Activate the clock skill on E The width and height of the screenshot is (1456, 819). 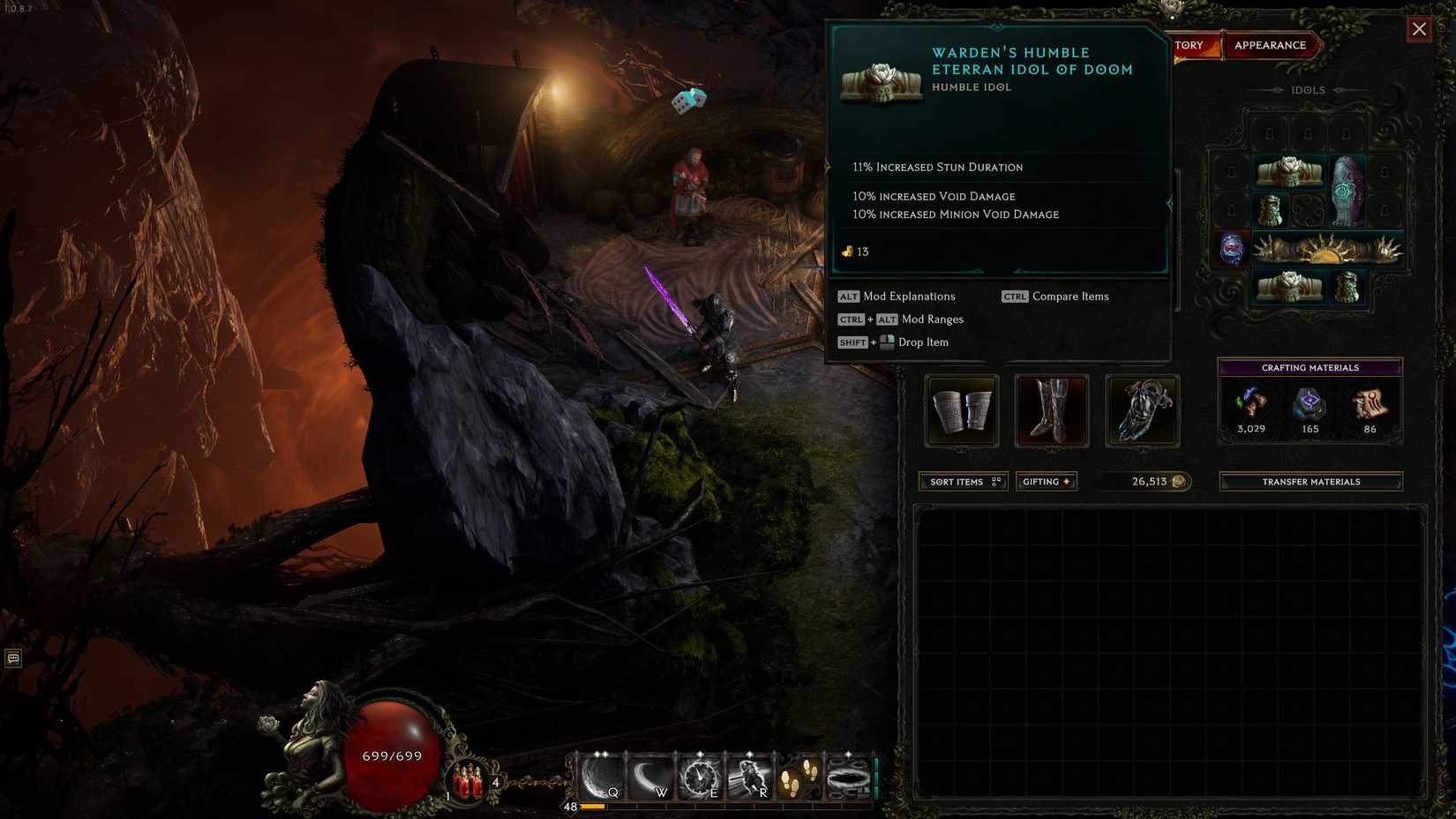tap(699, 778)
